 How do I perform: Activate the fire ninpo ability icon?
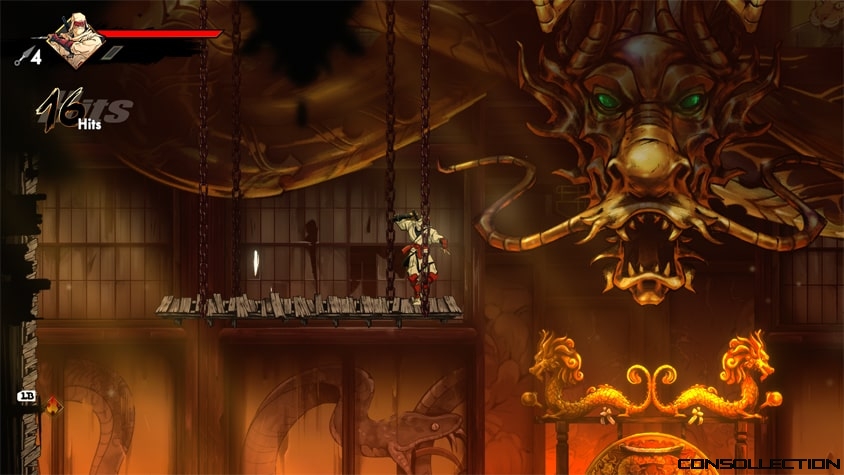click(51, 405)
